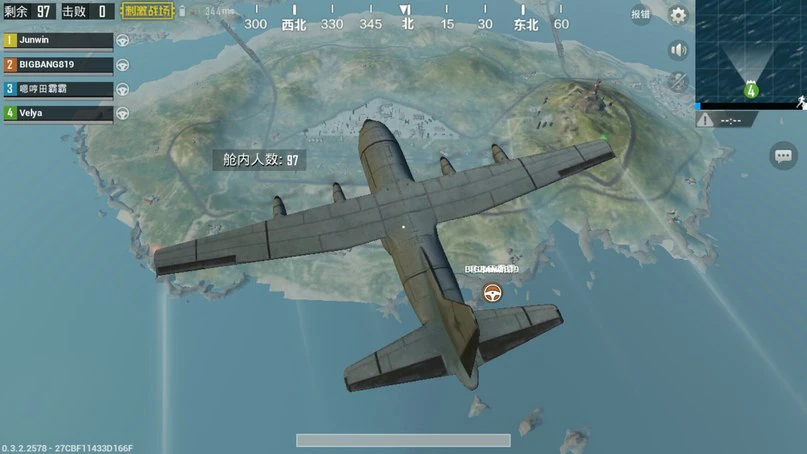Viewport: 807px width, 454px height.
Task: Toggle the speaker voice output icon
Action: [x=678, y=50]
